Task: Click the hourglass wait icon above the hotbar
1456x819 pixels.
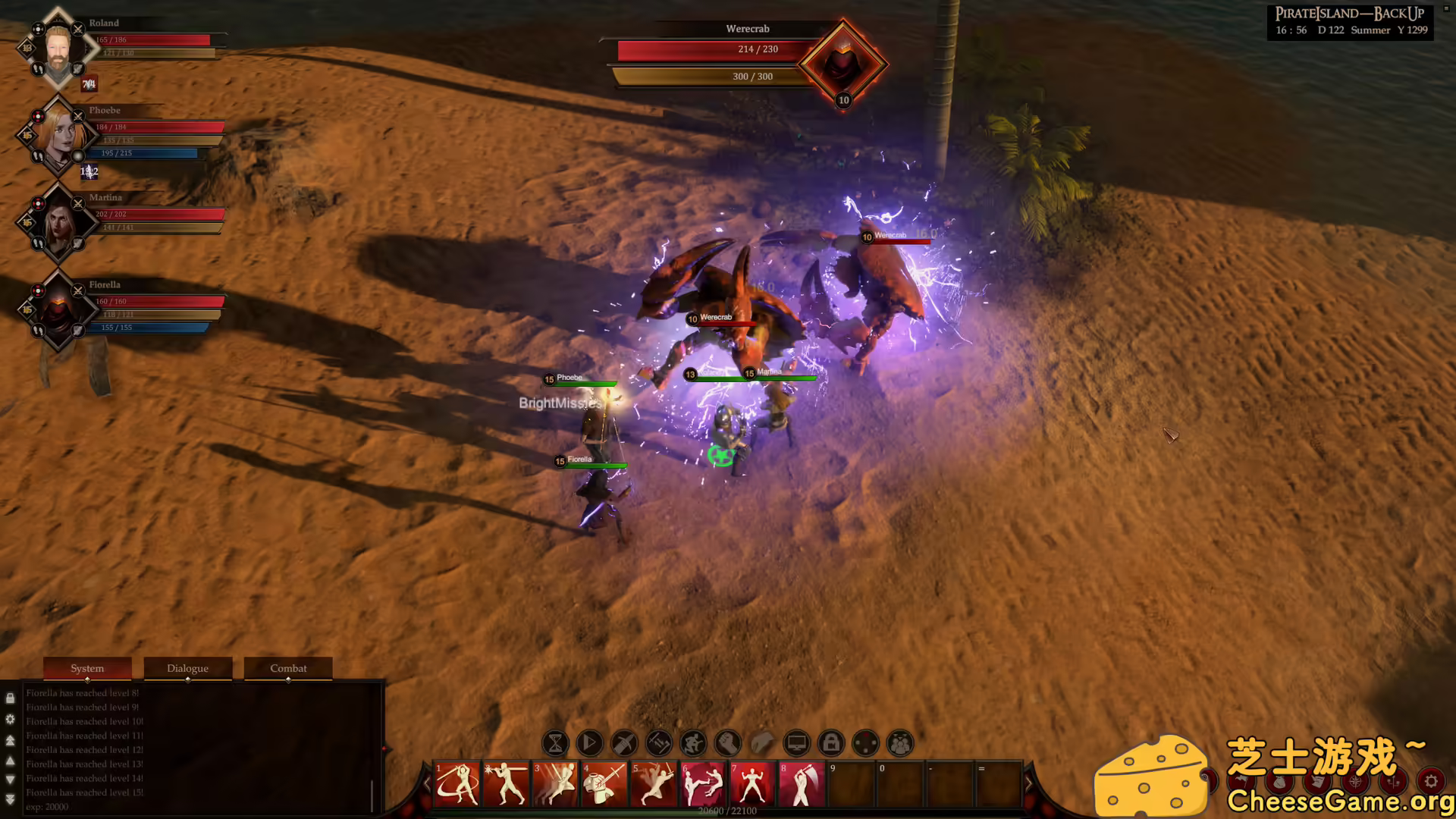Action: coord(554,743)
